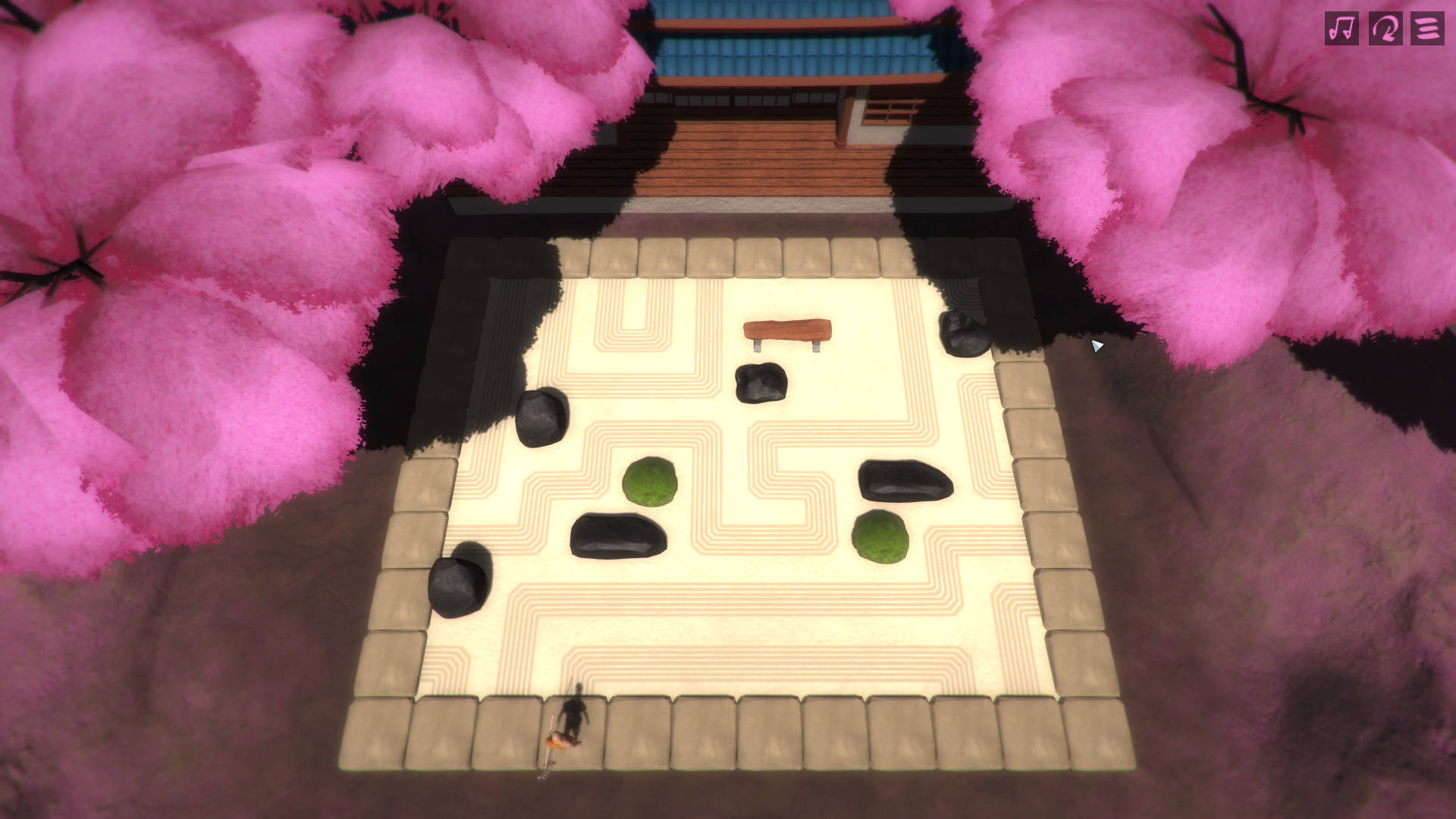Click the music icon in the corner
The image size is (1456, 819).
1344,29
